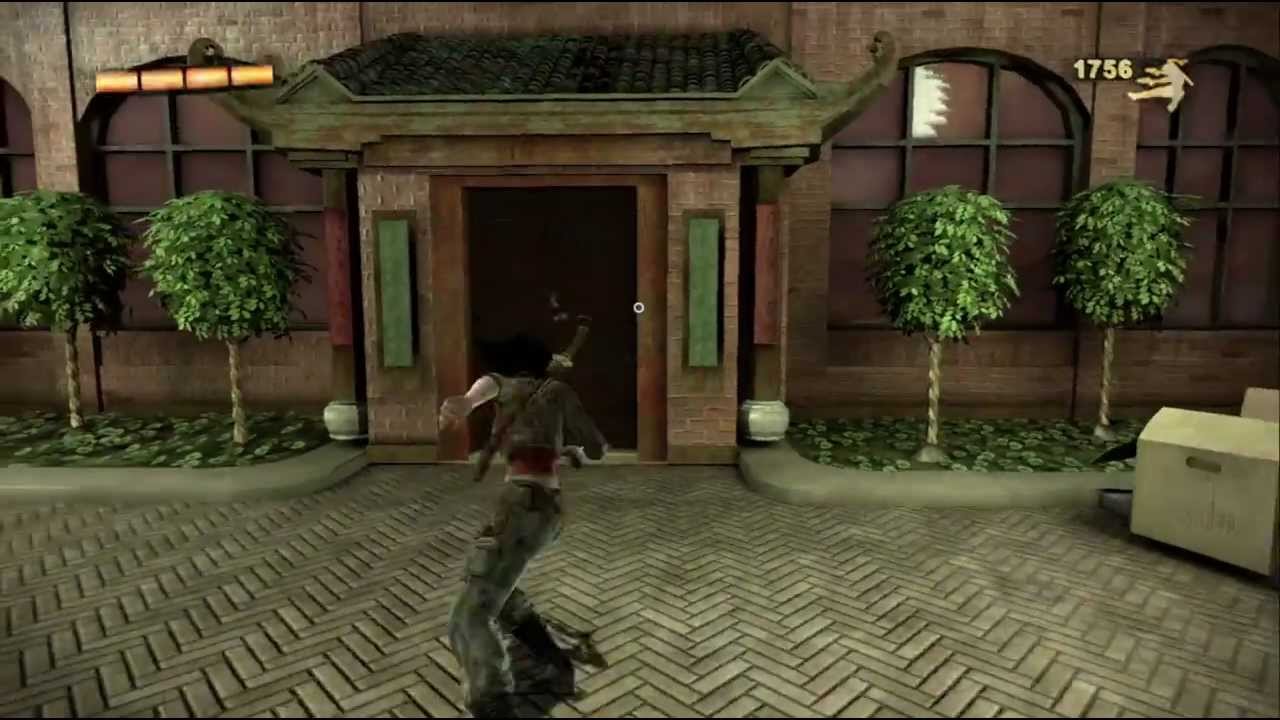Screen dimensions: 1280x720
Task: Click the left green scroll banner
Action: coord(397,285)
